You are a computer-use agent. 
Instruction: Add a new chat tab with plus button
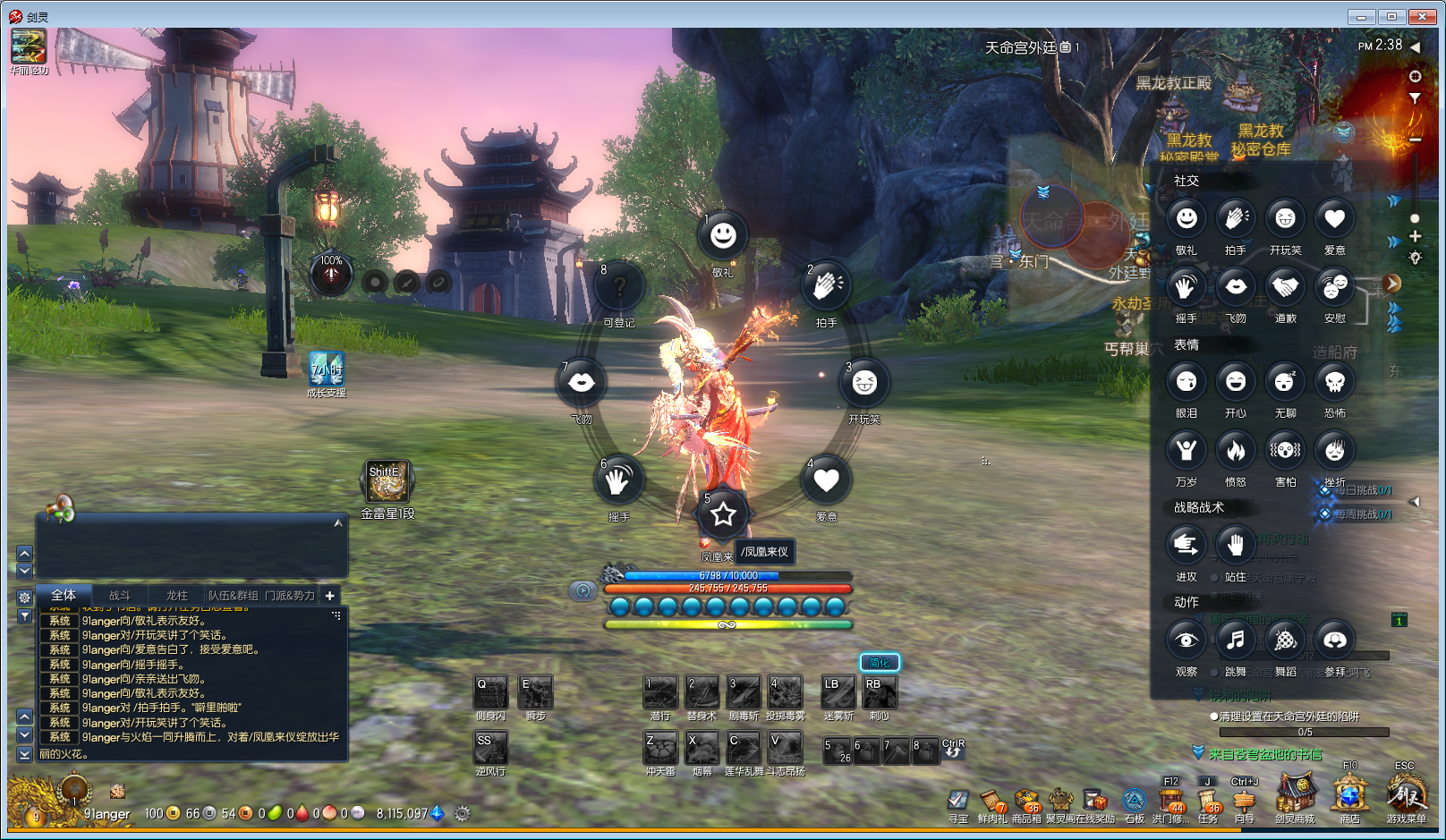tap(330, 596)
